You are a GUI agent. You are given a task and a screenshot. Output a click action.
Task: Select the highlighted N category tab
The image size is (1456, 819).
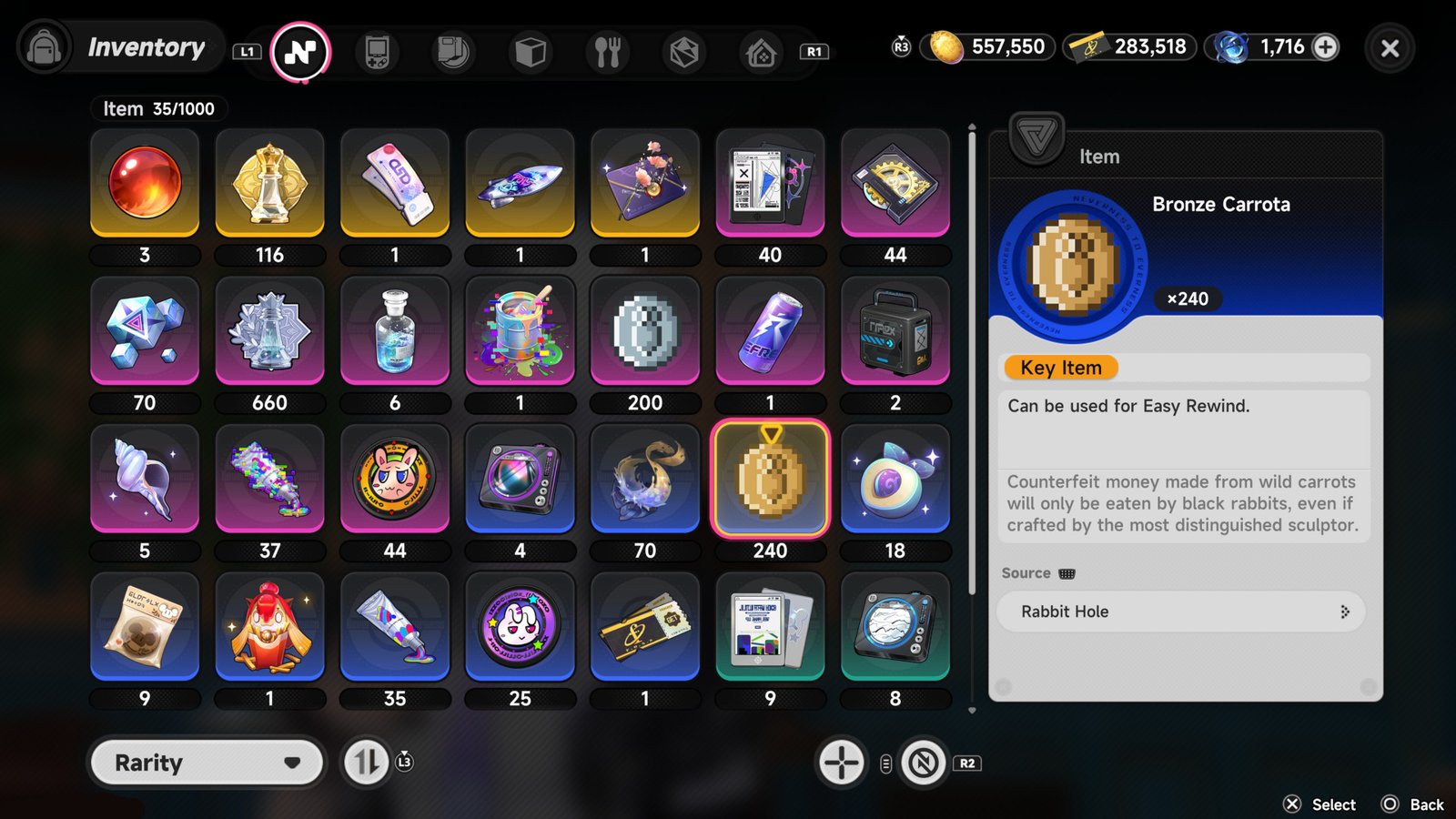[300, 52]
